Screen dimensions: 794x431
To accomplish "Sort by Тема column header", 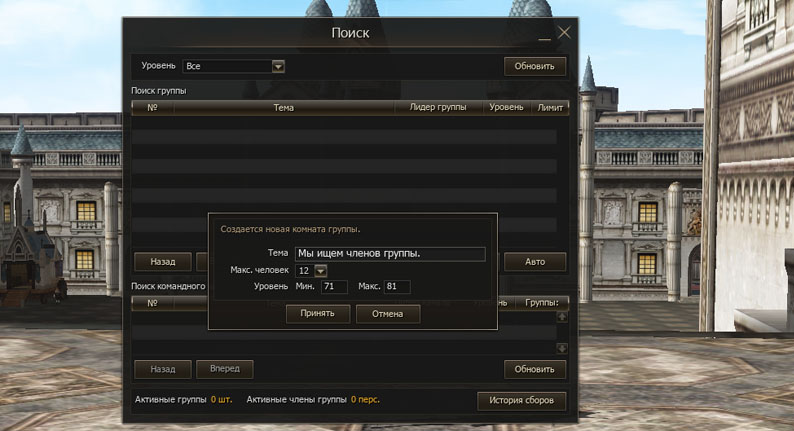I will pos(283,107).
